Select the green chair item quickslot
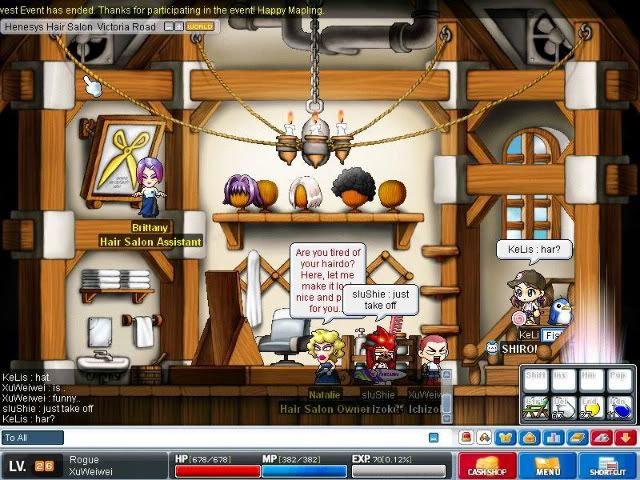The image size is (640, 480). [x=537, y=408]
